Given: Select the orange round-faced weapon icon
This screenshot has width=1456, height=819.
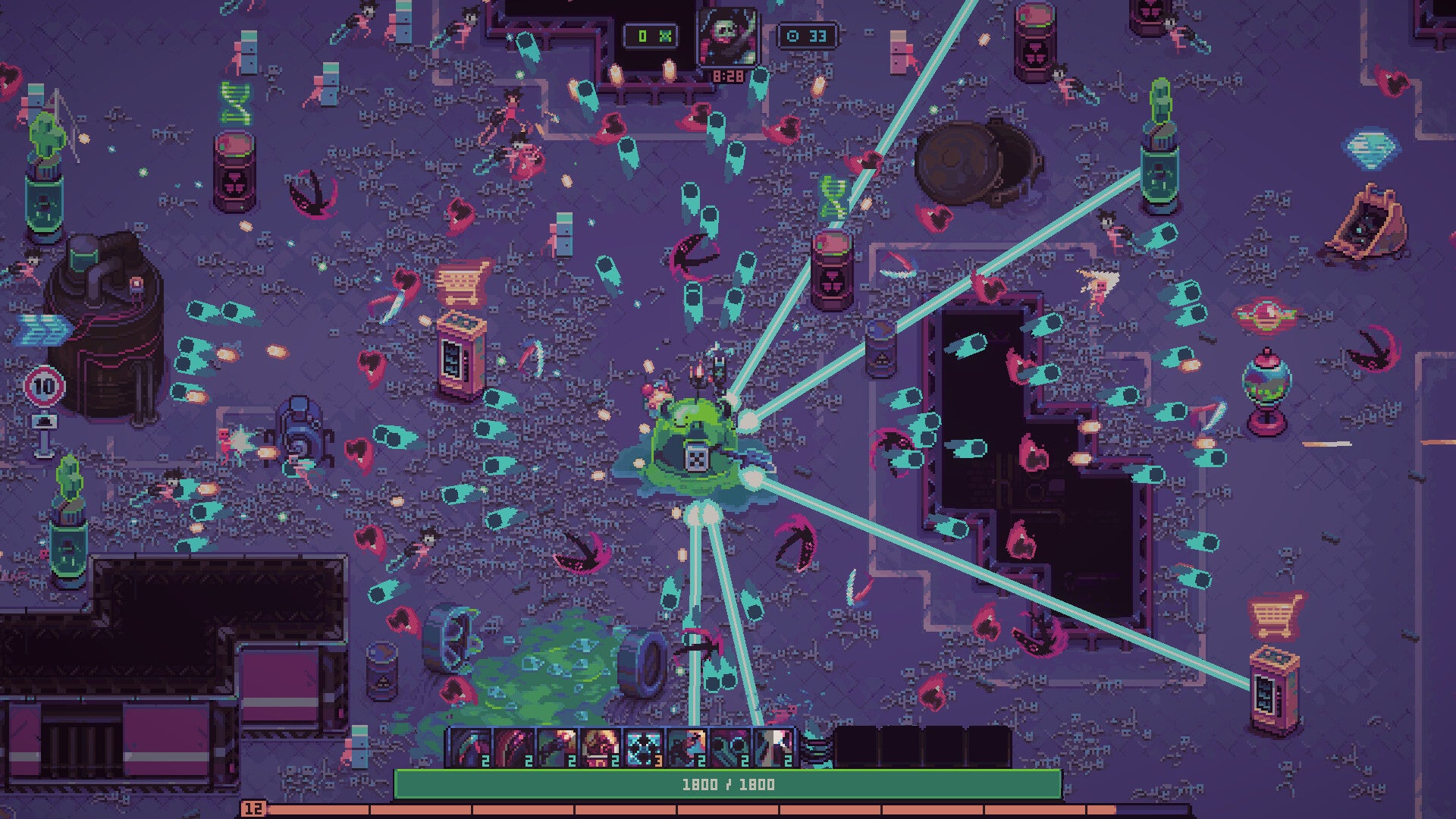Looking at the screenshot, I should (x=599, y=747).
